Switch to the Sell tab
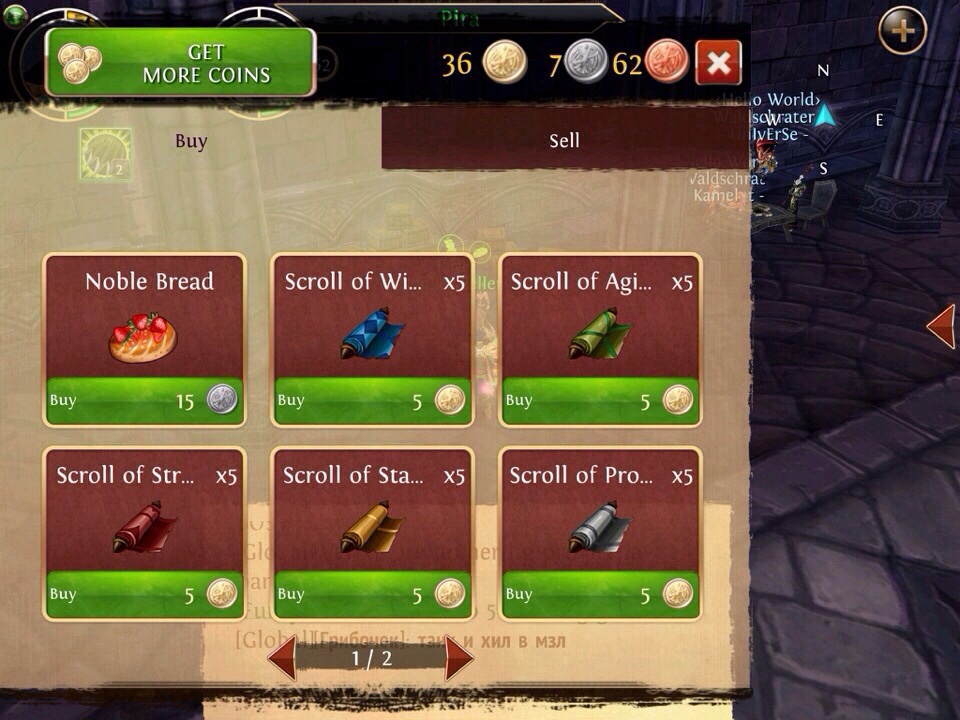Viewport: 960px width, 720px height. click(564, 141)
